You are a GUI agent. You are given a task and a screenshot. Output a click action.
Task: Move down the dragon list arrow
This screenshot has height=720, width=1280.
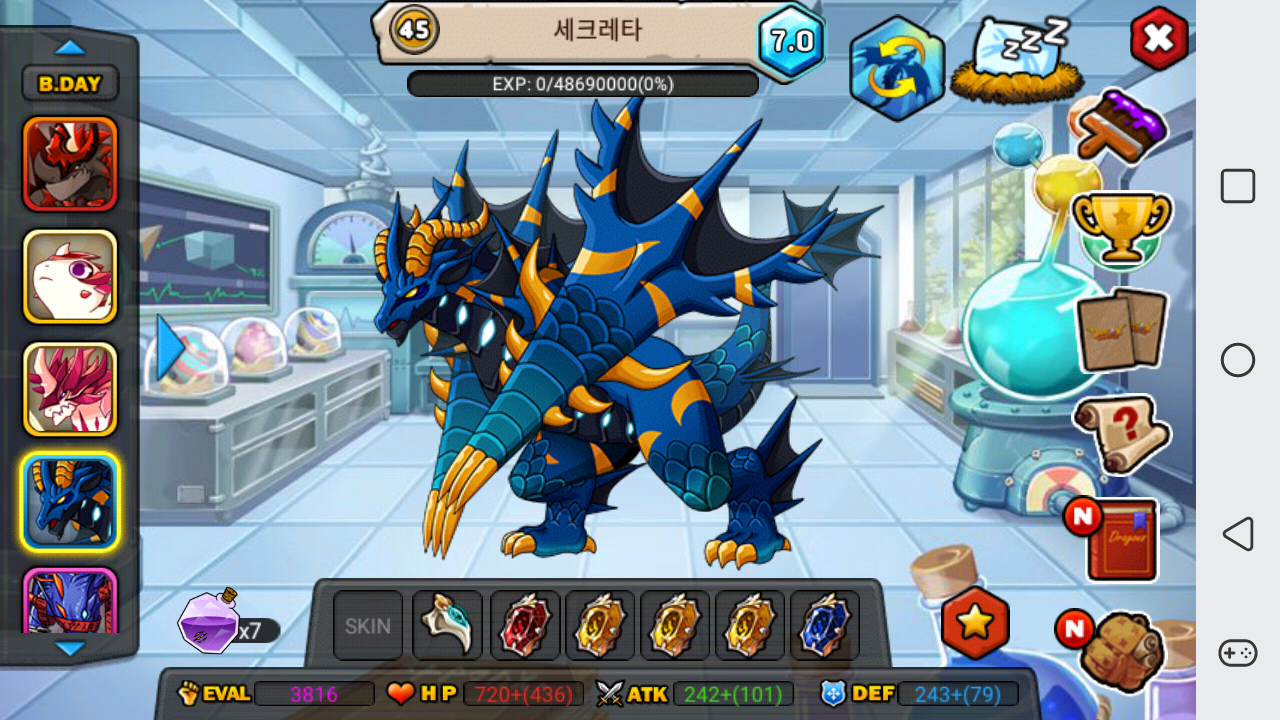70,648
